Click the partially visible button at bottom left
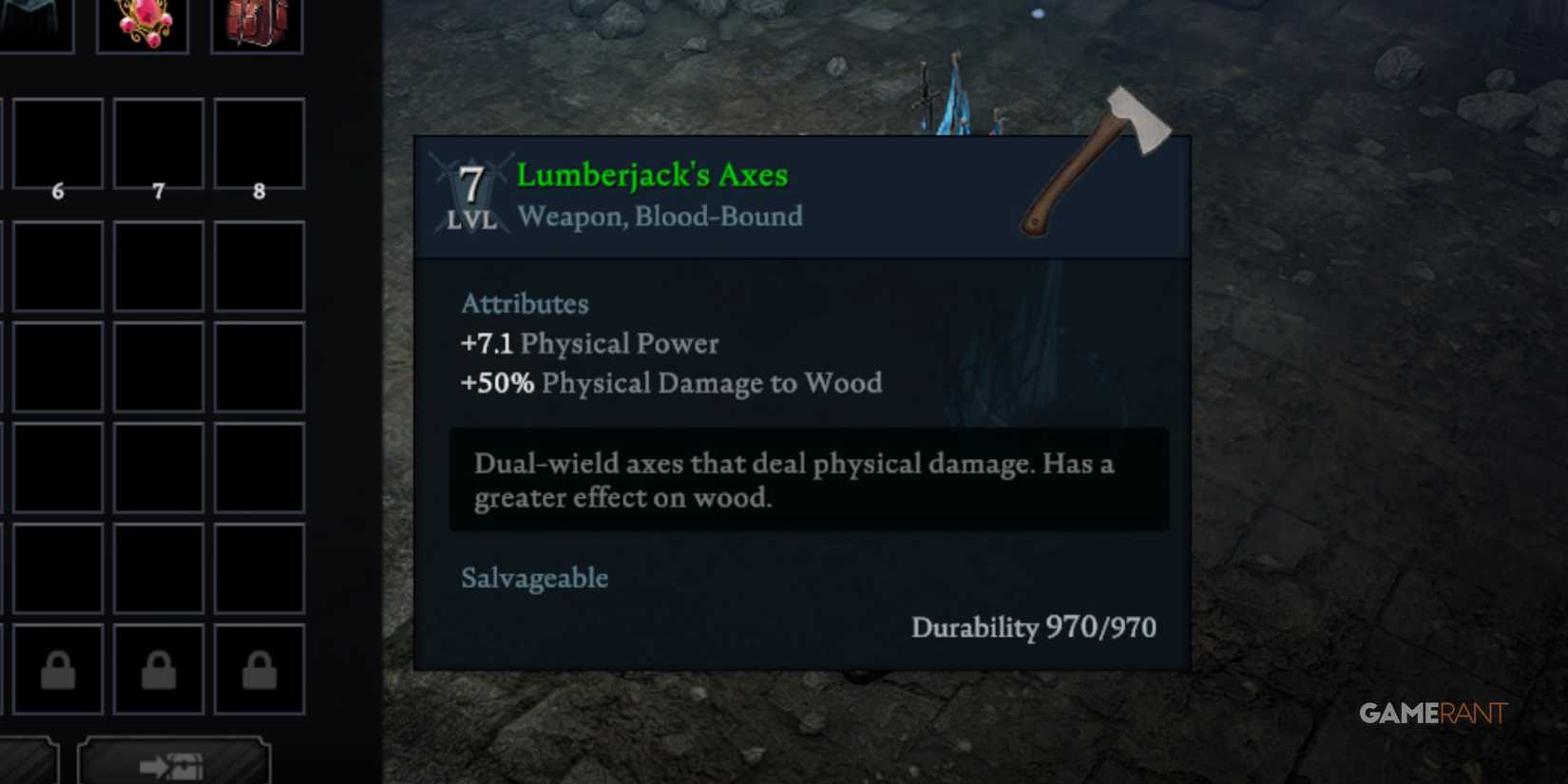This screenshot has height=784, width=1568. pos(29,765)
